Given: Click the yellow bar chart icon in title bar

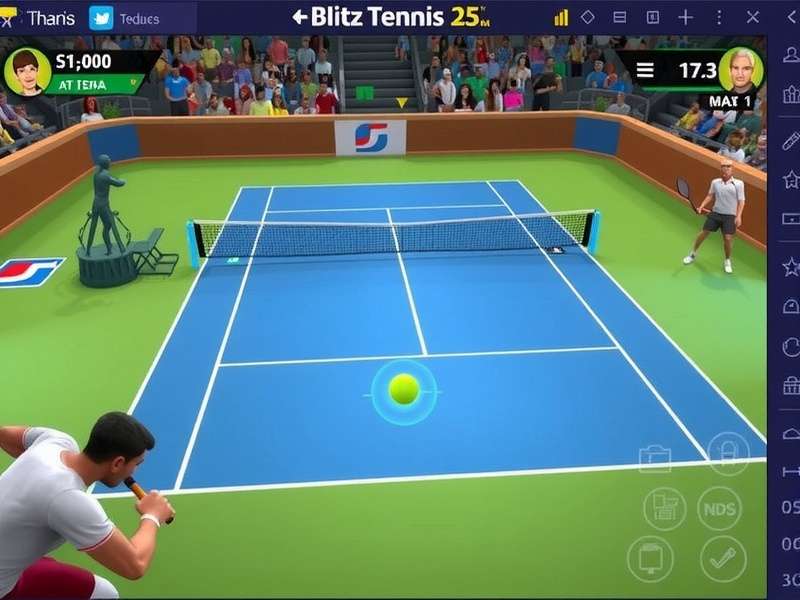Looking at the screenshot, I should (561, 17).
